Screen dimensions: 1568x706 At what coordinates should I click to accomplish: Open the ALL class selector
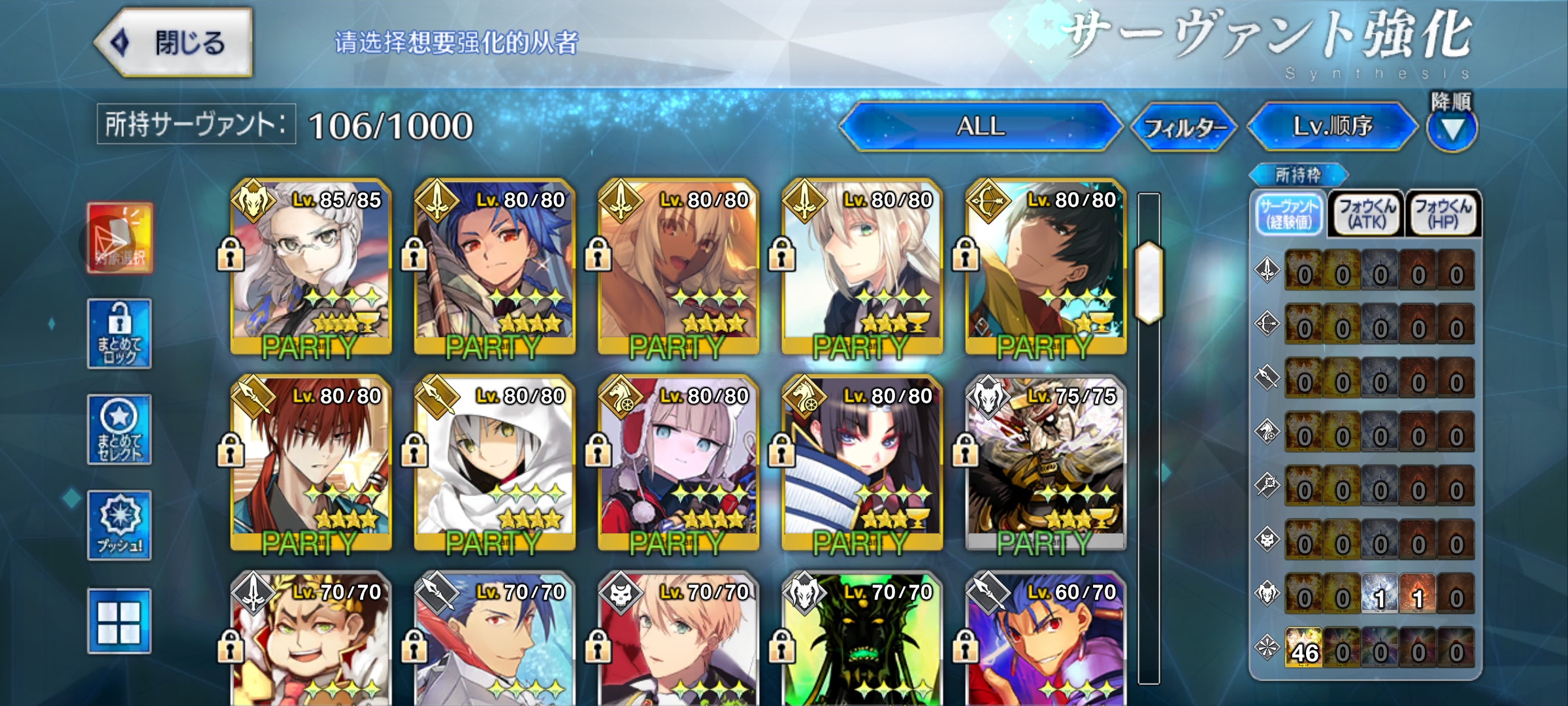980,126
